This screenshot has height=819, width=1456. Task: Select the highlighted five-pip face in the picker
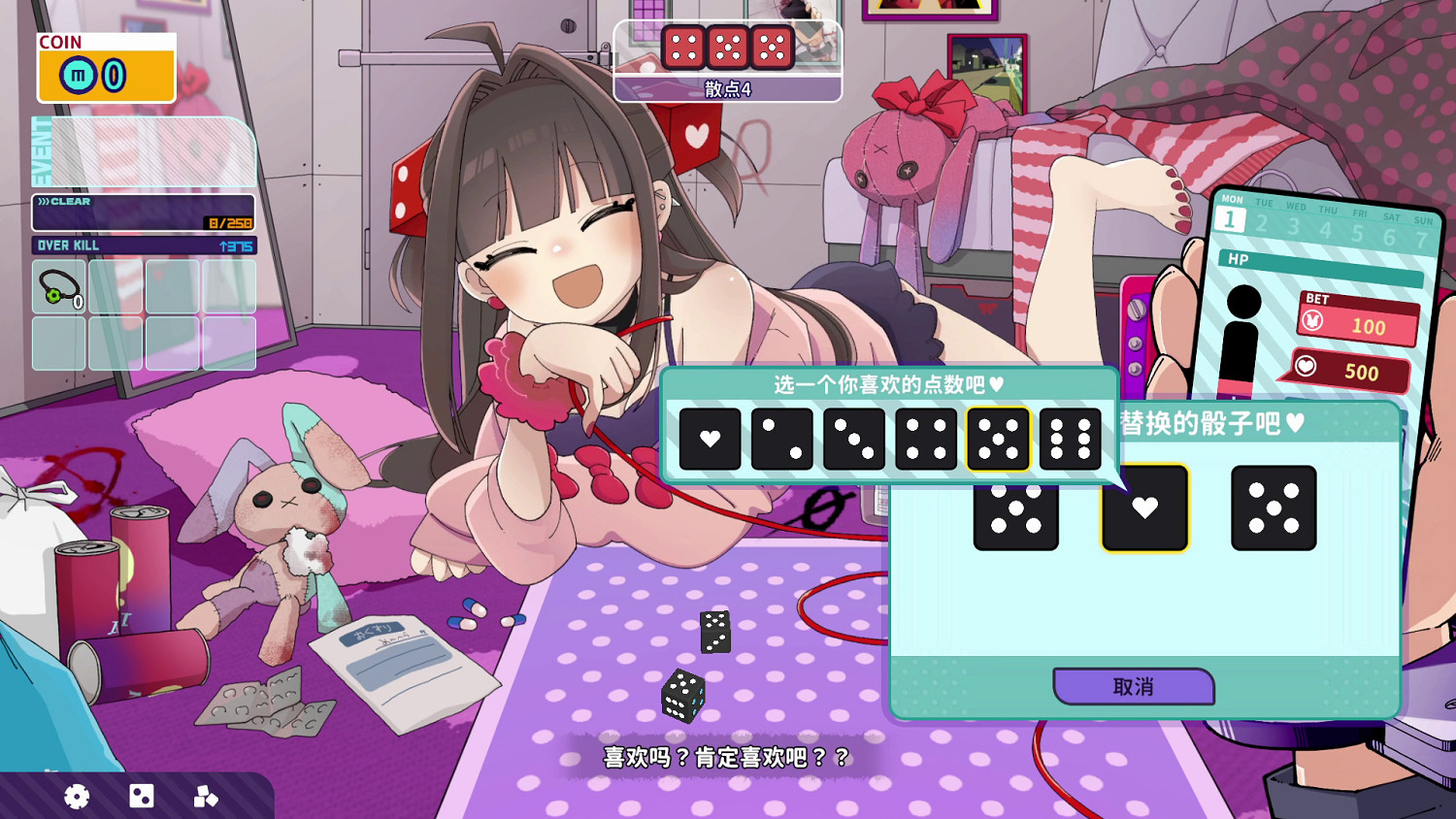pos(998,438)
